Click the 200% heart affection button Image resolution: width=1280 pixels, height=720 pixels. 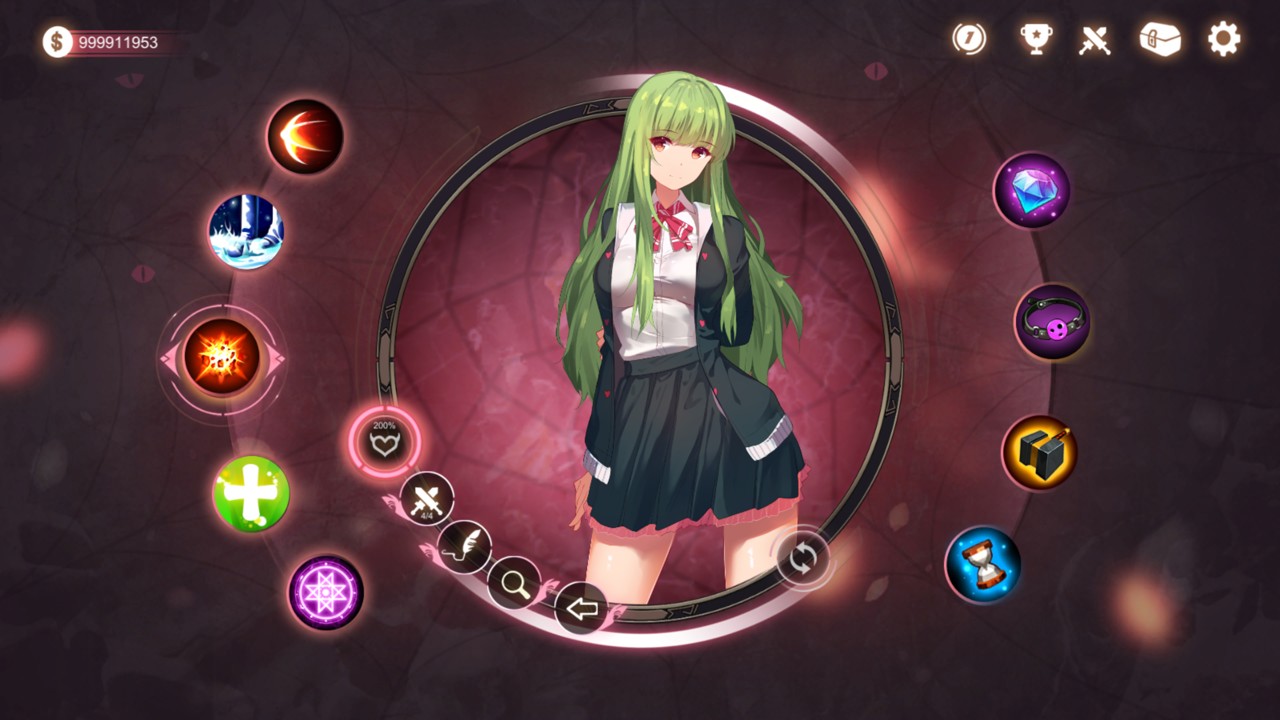[385, 441]
